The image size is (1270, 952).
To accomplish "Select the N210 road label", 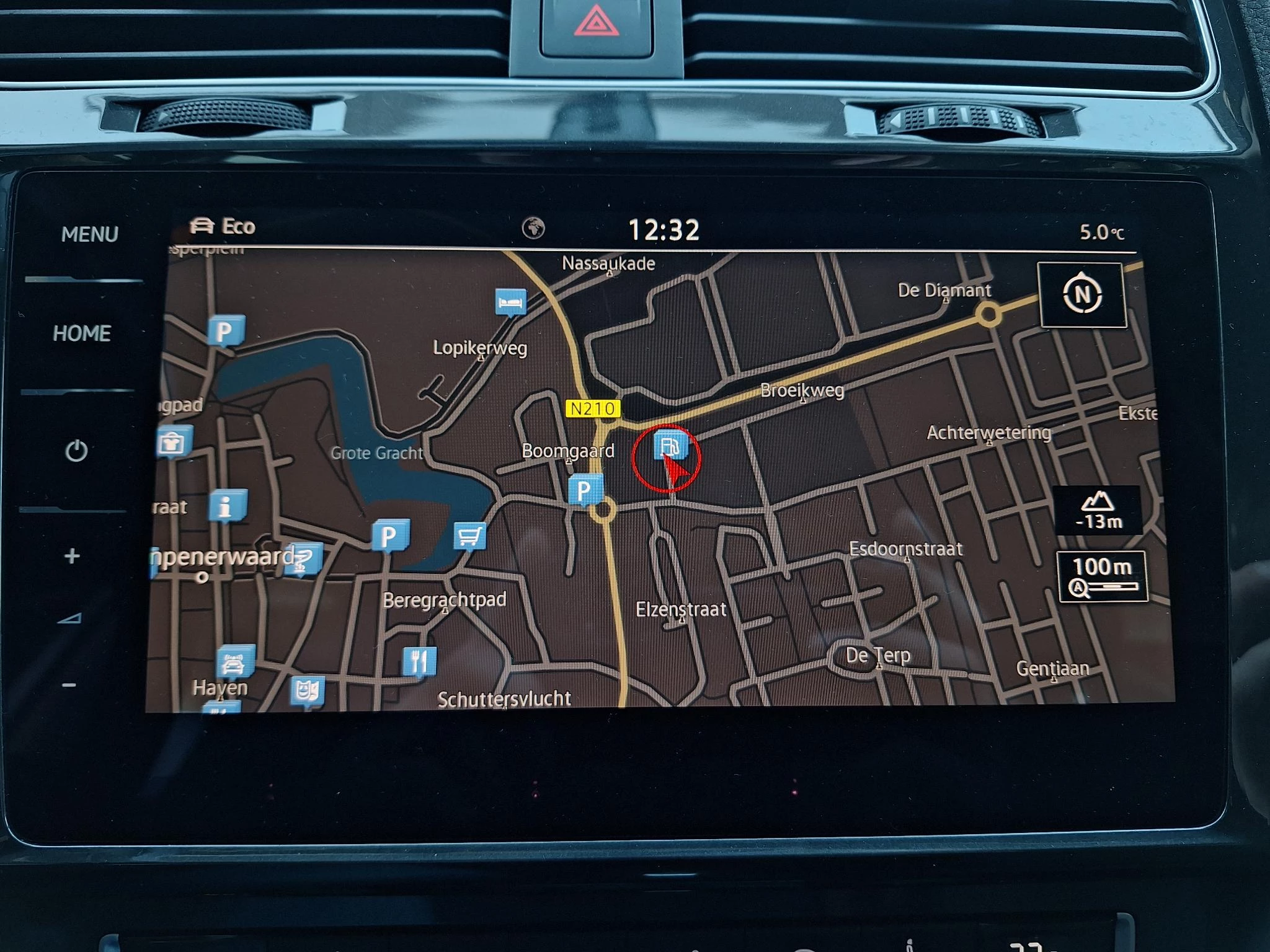I will (x=593, y=408).
